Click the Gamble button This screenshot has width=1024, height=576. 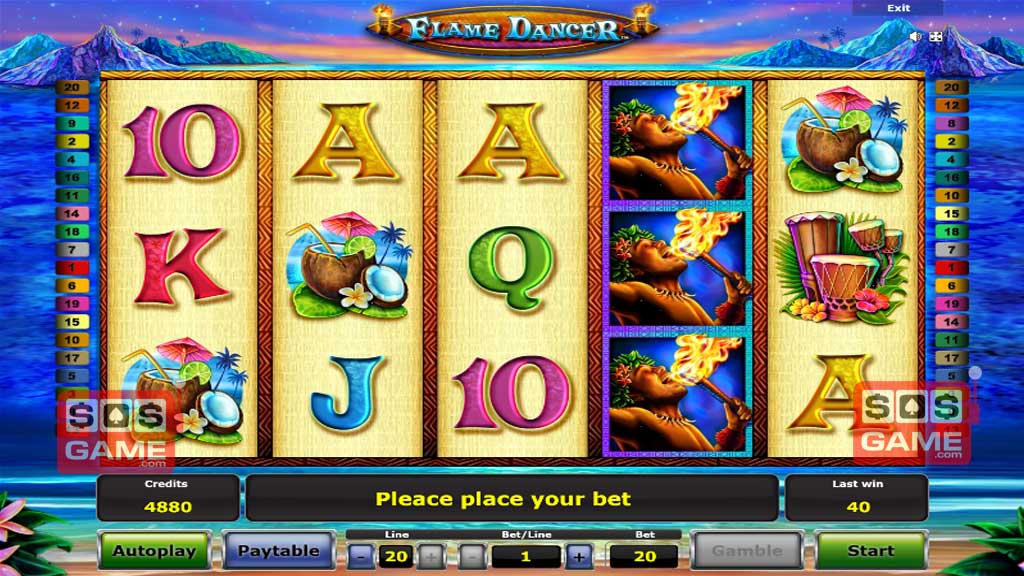tap(746, 550)
